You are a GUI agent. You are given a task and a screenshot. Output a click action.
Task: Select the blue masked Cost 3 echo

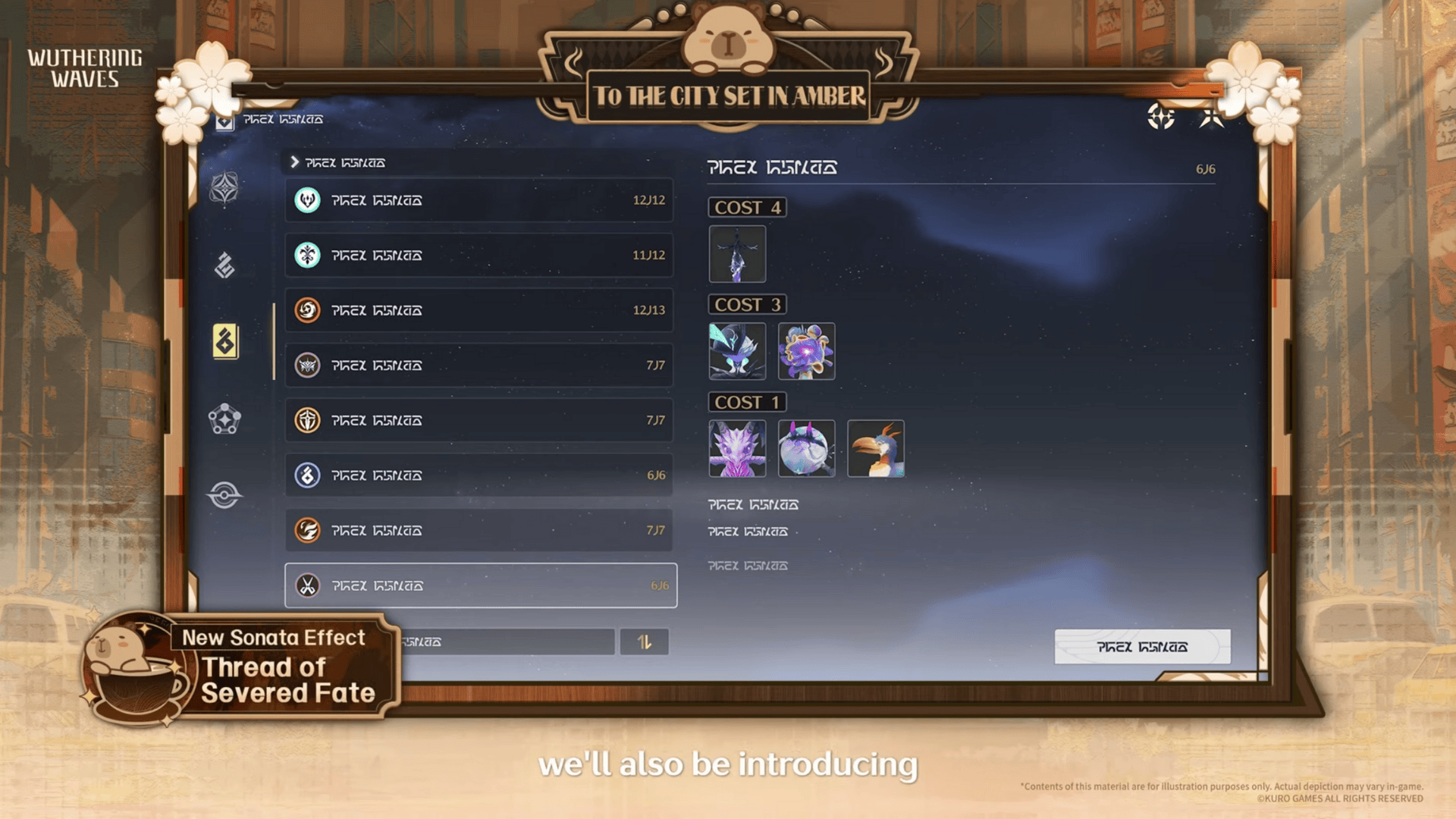tap(737, 351)
